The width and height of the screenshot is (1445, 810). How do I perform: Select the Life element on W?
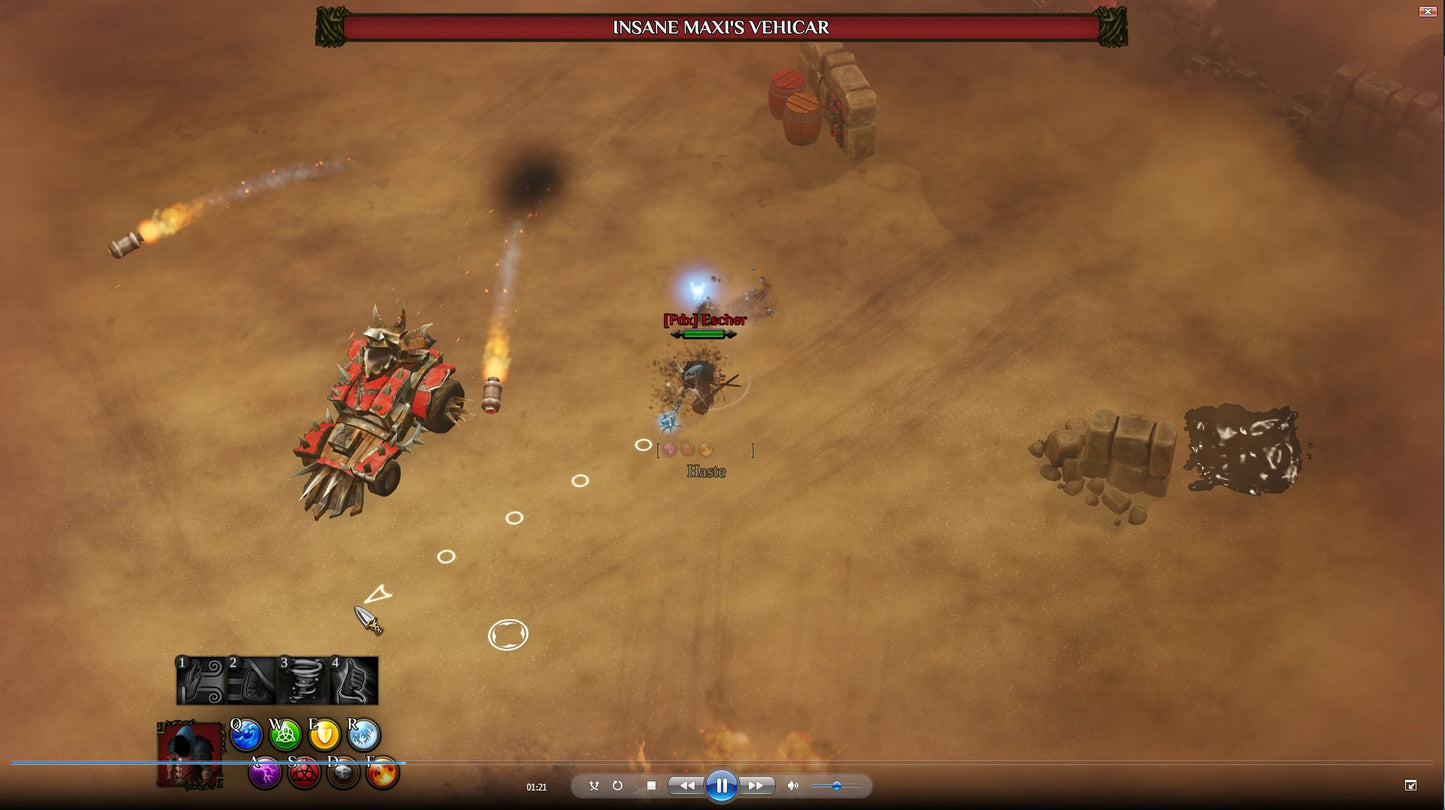pyautogui.click(x=286, y=736)
